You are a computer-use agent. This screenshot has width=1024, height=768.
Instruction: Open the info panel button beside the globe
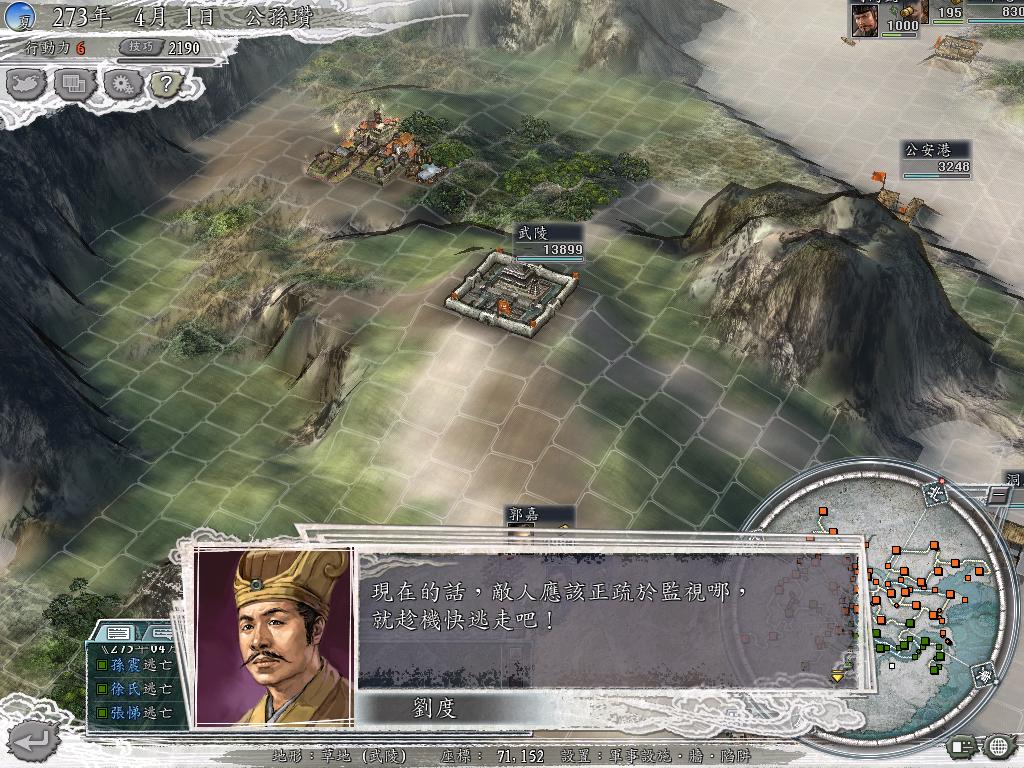coord(963,746)
